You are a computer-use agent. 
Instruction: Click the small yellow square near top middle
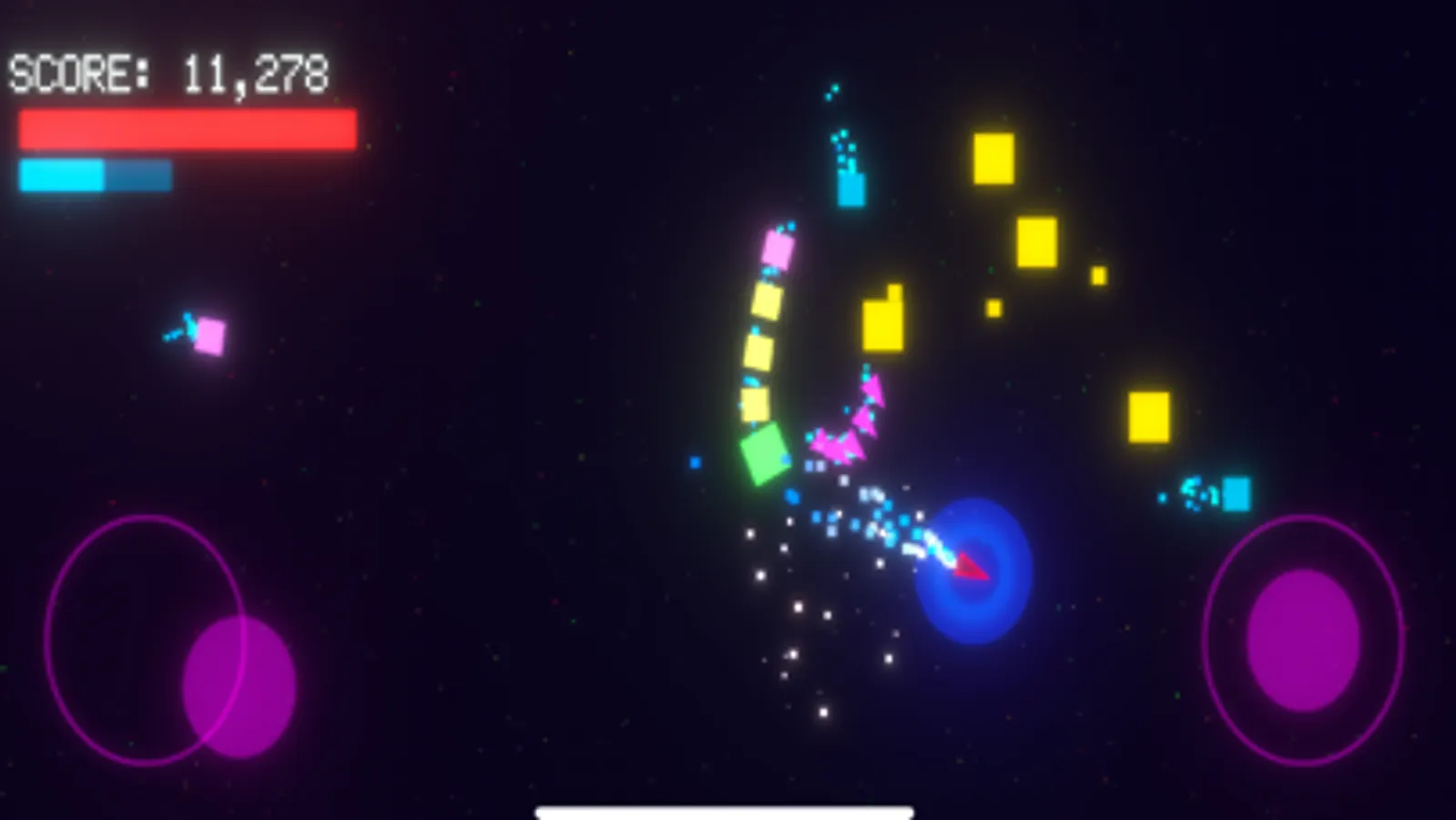point(994,308)
